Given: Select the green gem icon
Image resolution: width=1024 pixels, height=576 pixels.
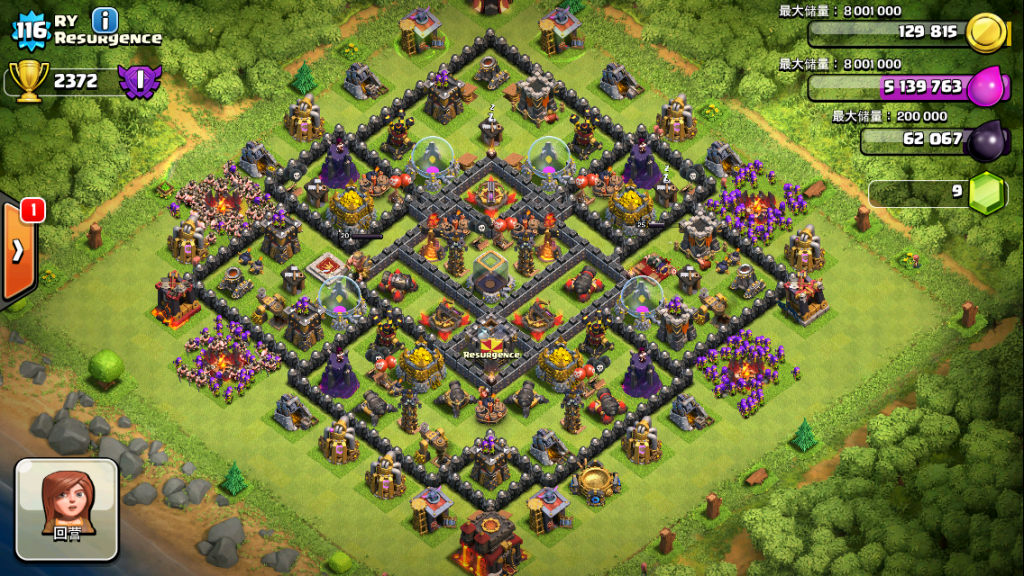Looking at the screenshot, I should (x=987, y=191).
